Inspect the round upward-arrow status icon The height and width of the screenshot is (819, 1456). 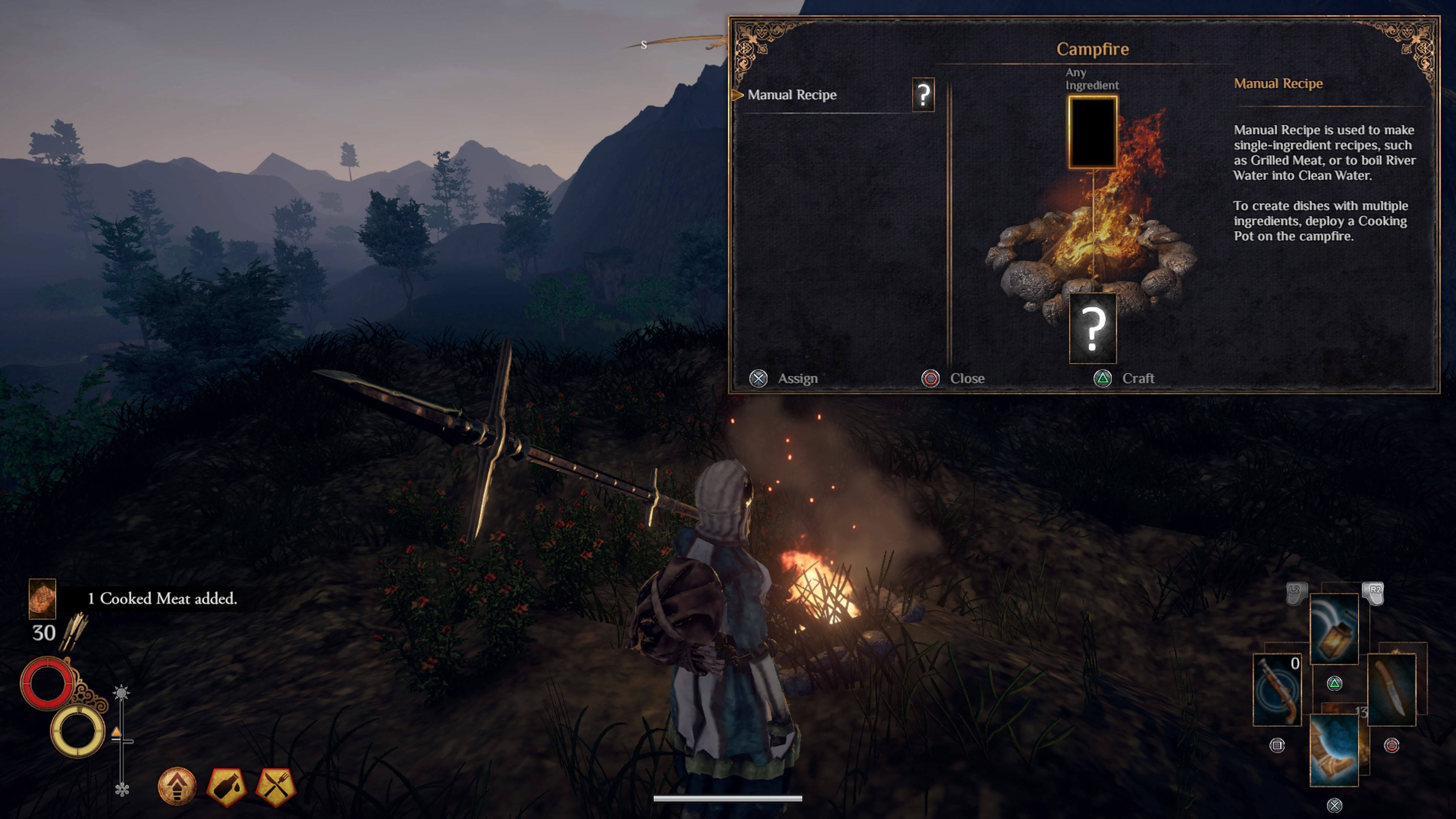coord(177,785)
